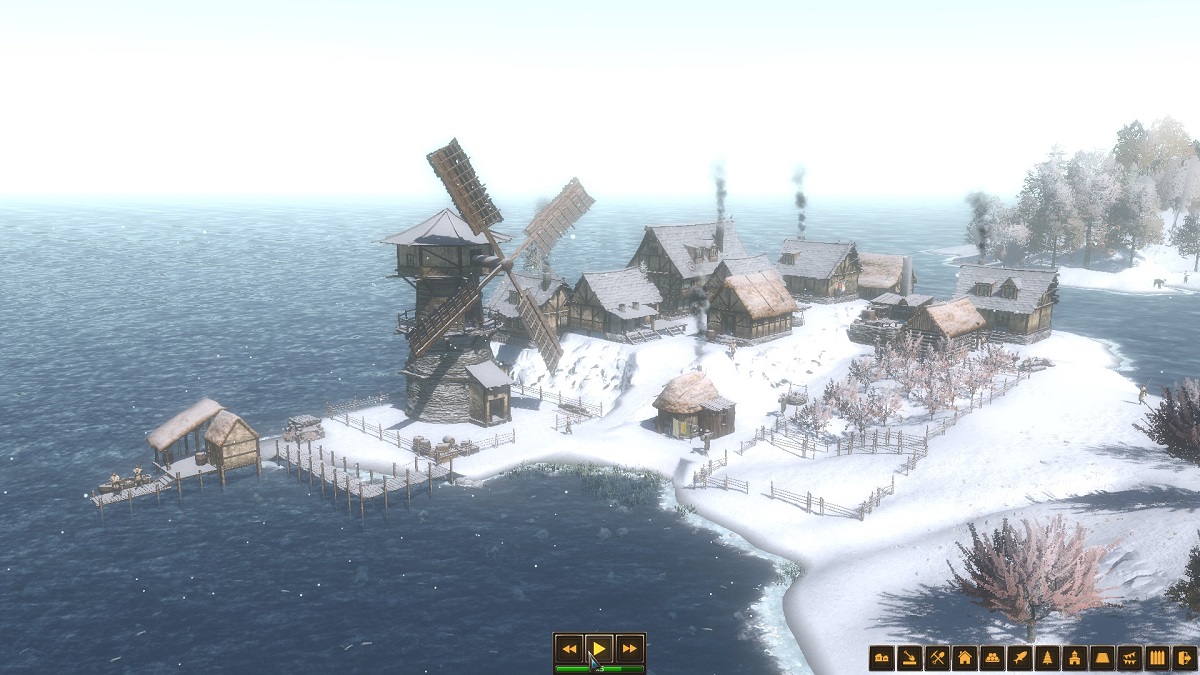The image size is (1200, 675).
Task: Open the church town buildings category
Action: (1075, 658)
